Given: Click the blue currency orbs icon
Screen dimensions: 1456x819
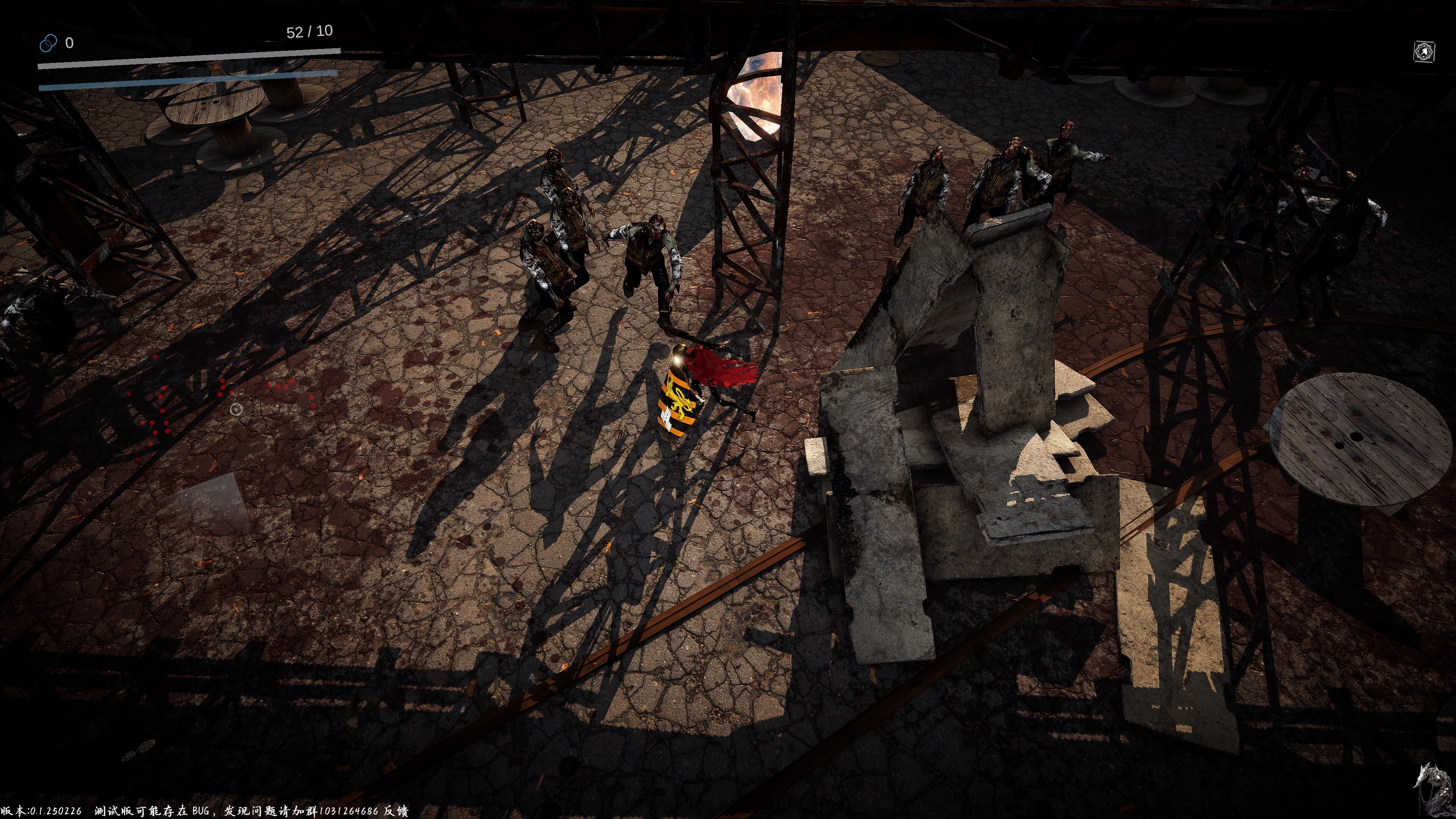Looking at the screenshot, I should click(49, 42).
